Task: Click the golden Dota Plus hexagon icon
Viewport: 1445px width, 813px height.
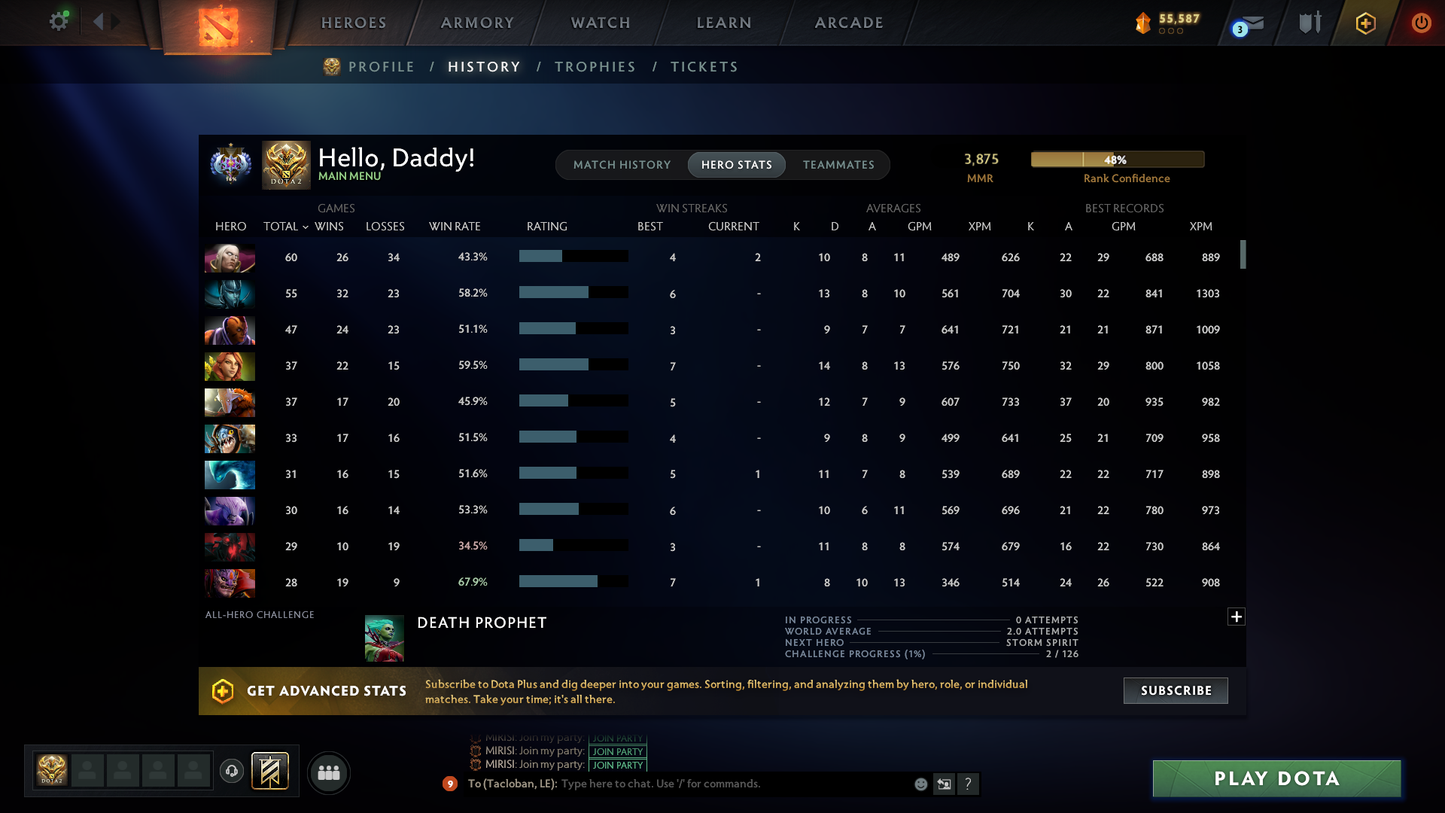Action: click(x=1366, y=22)
